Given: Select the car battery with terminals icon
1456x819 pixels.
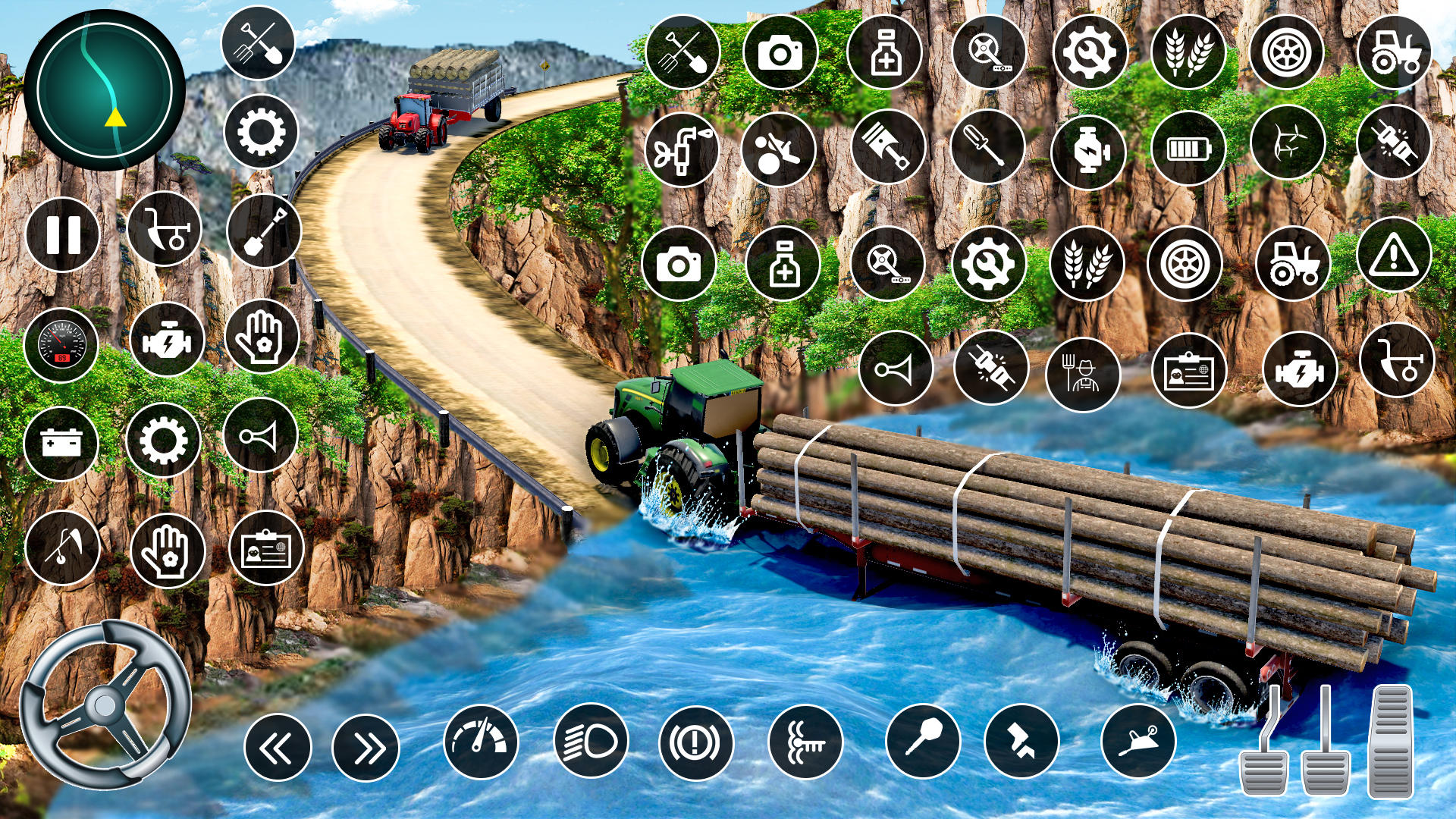Looking at the screenshot, I should tap(61, 443).
